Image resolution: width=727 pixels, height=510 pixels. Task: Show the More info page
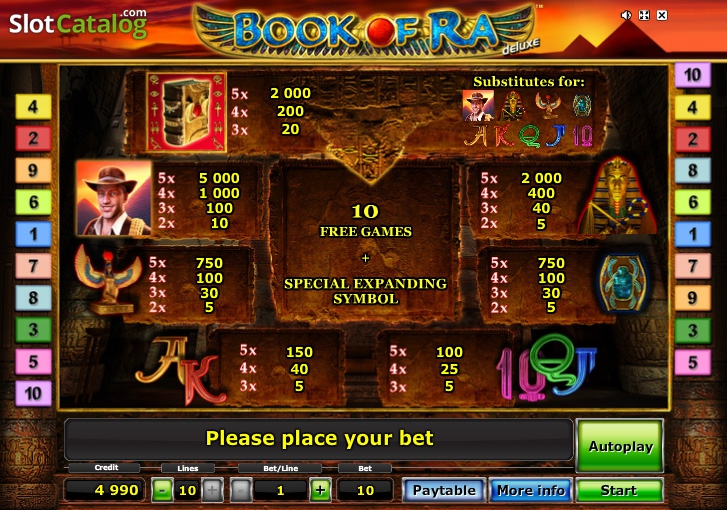click(x=529, y=490)
